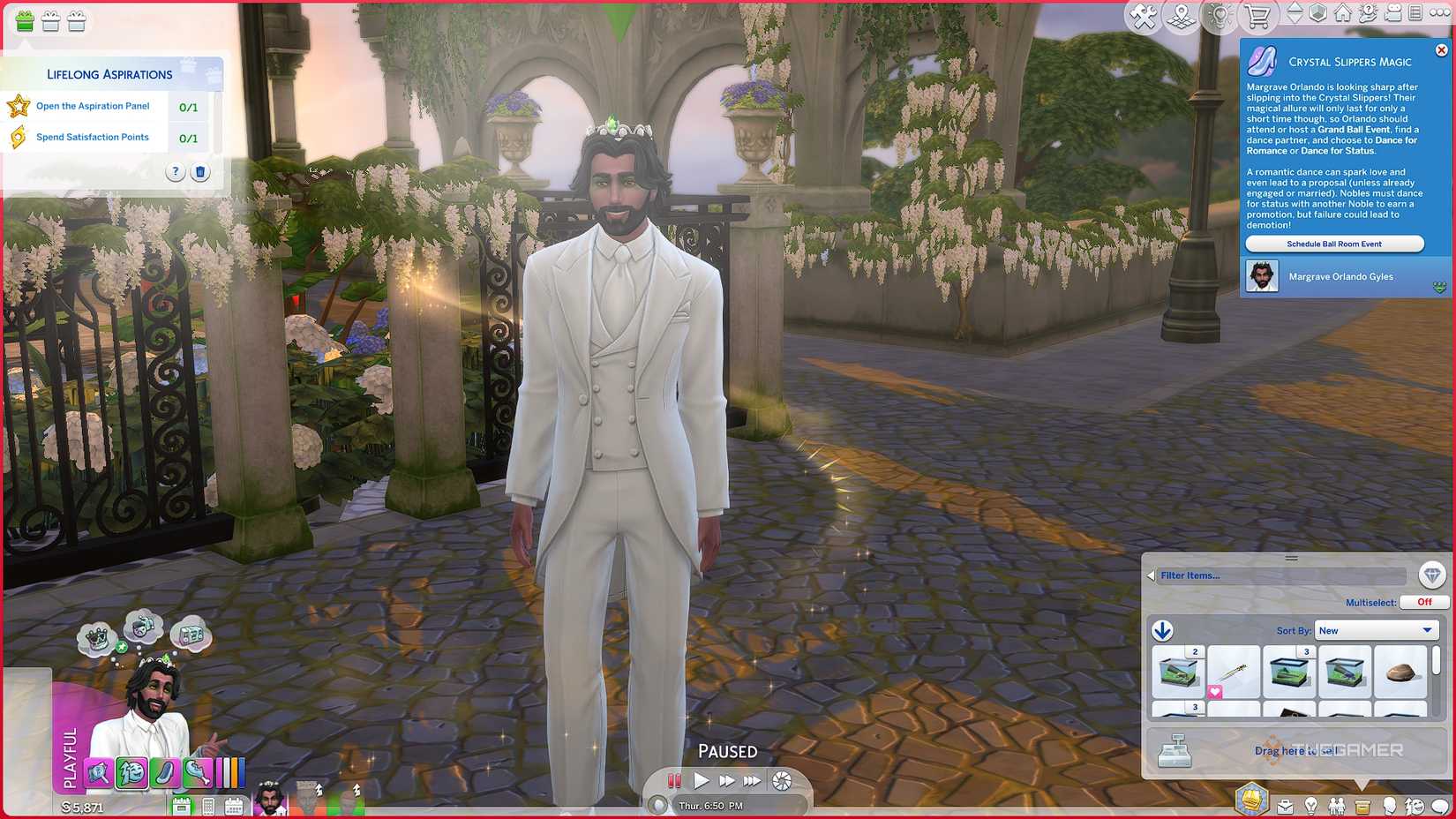Open the question mark help menu
This screenshot has height=819, width=1456.
1369,12
